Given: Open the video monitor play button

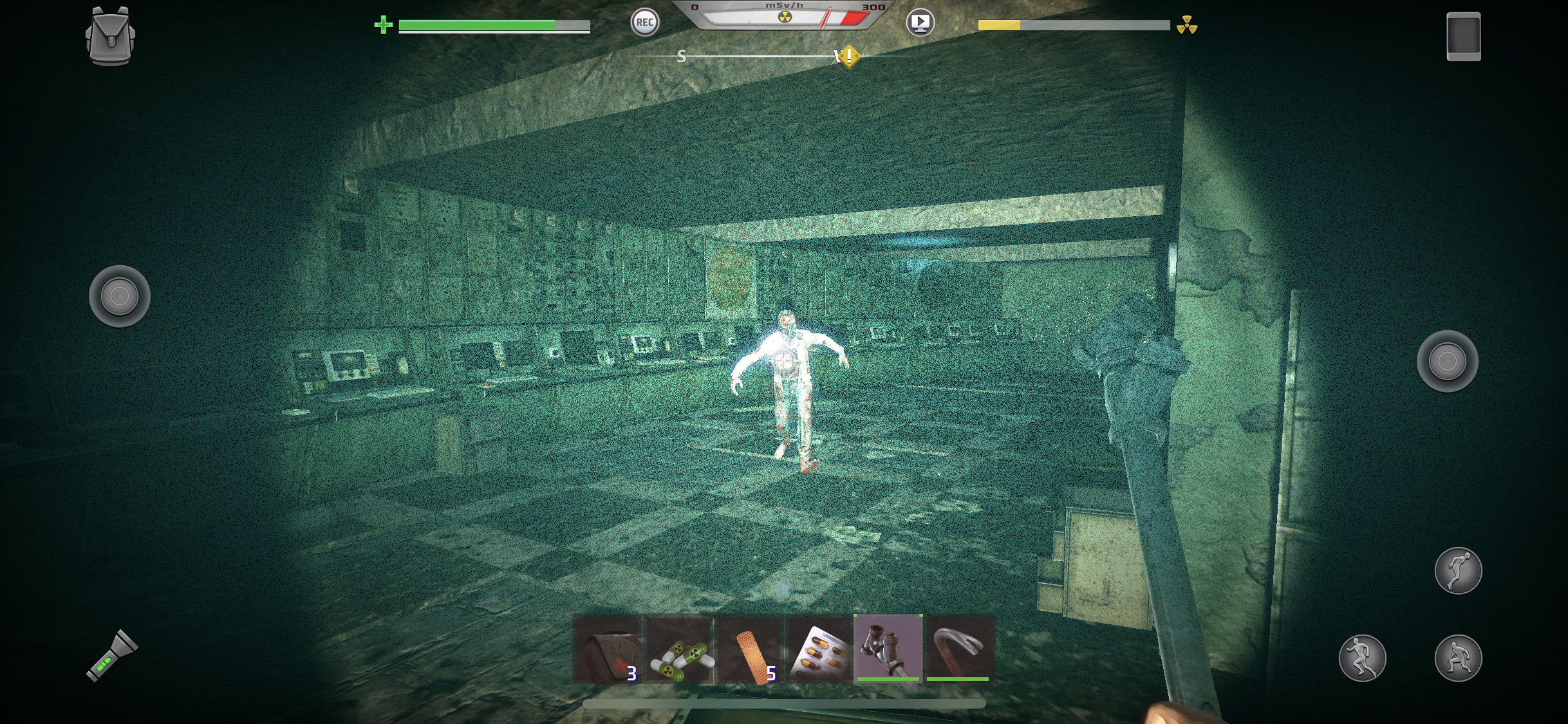Looking at the screenshot, I should (x=920, y=23).
